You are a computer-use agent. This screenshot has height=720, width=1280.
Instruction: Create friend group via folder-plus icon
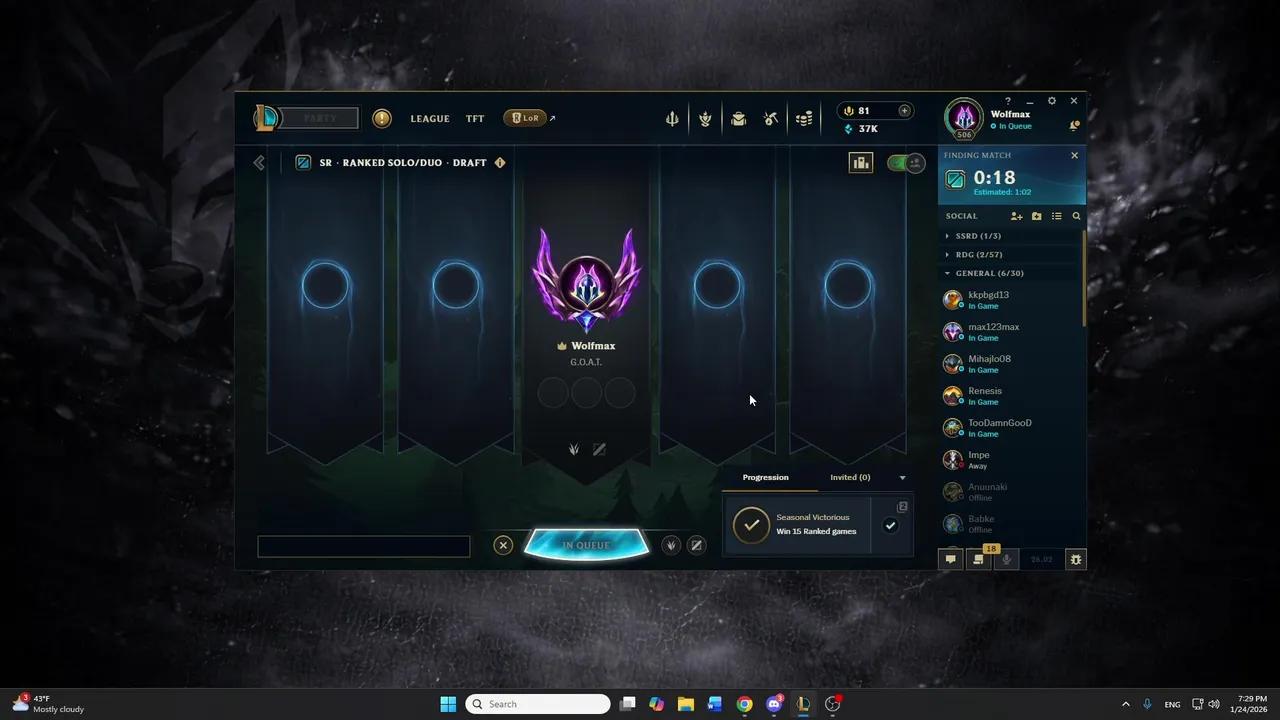(x=1036, y=216)
